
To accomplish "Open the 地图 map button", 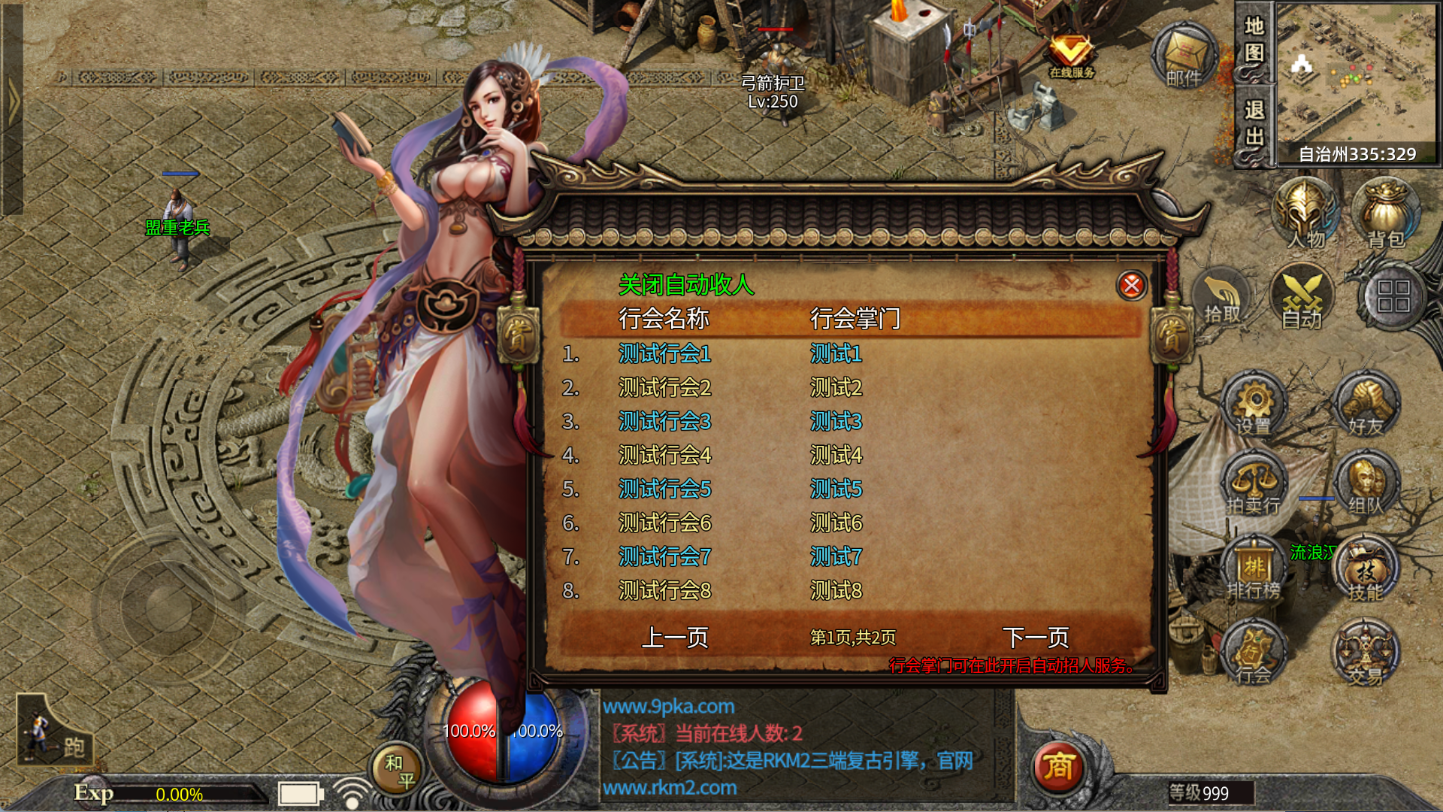I will point(1255,40).
